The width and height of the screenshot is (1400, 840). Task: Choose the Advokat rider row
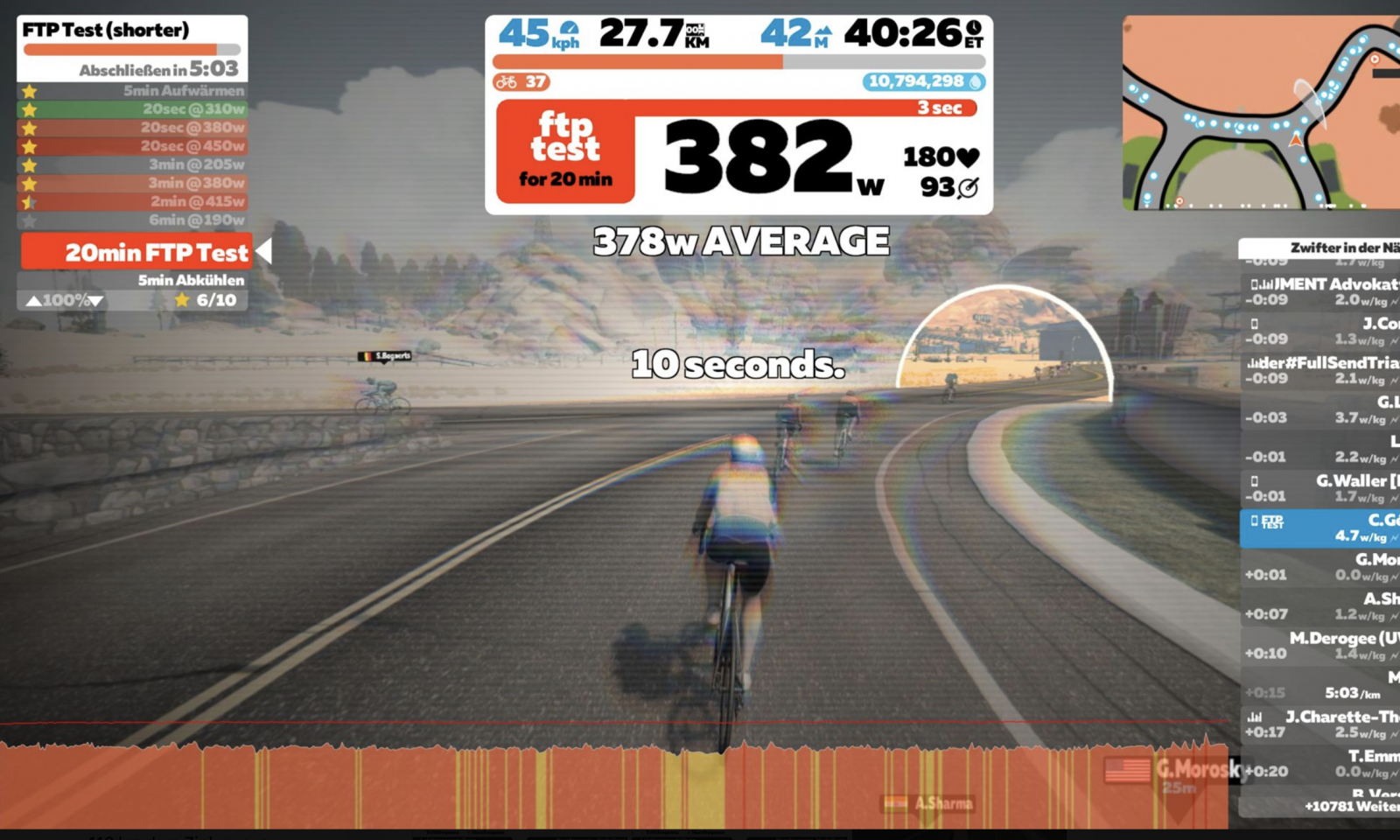tap(1321, 291)
